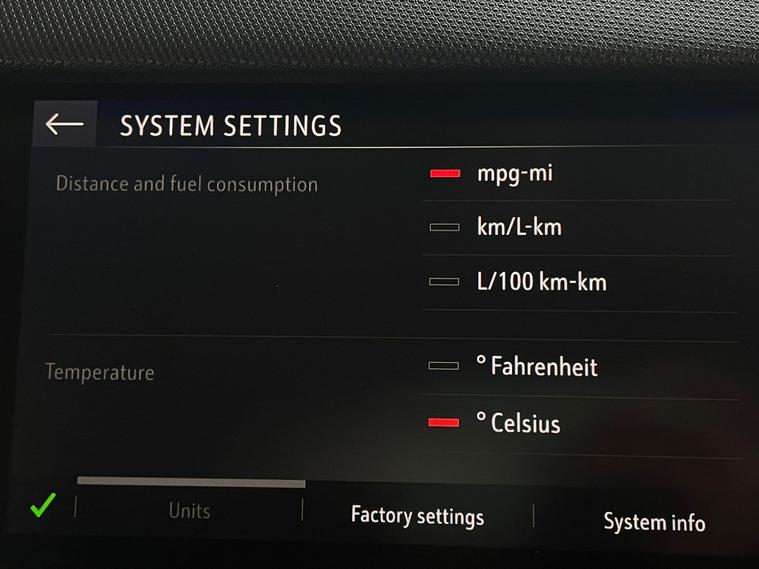Switch to the Factory settings tab
Screen dimensions: 759x569
click(417, 516)
